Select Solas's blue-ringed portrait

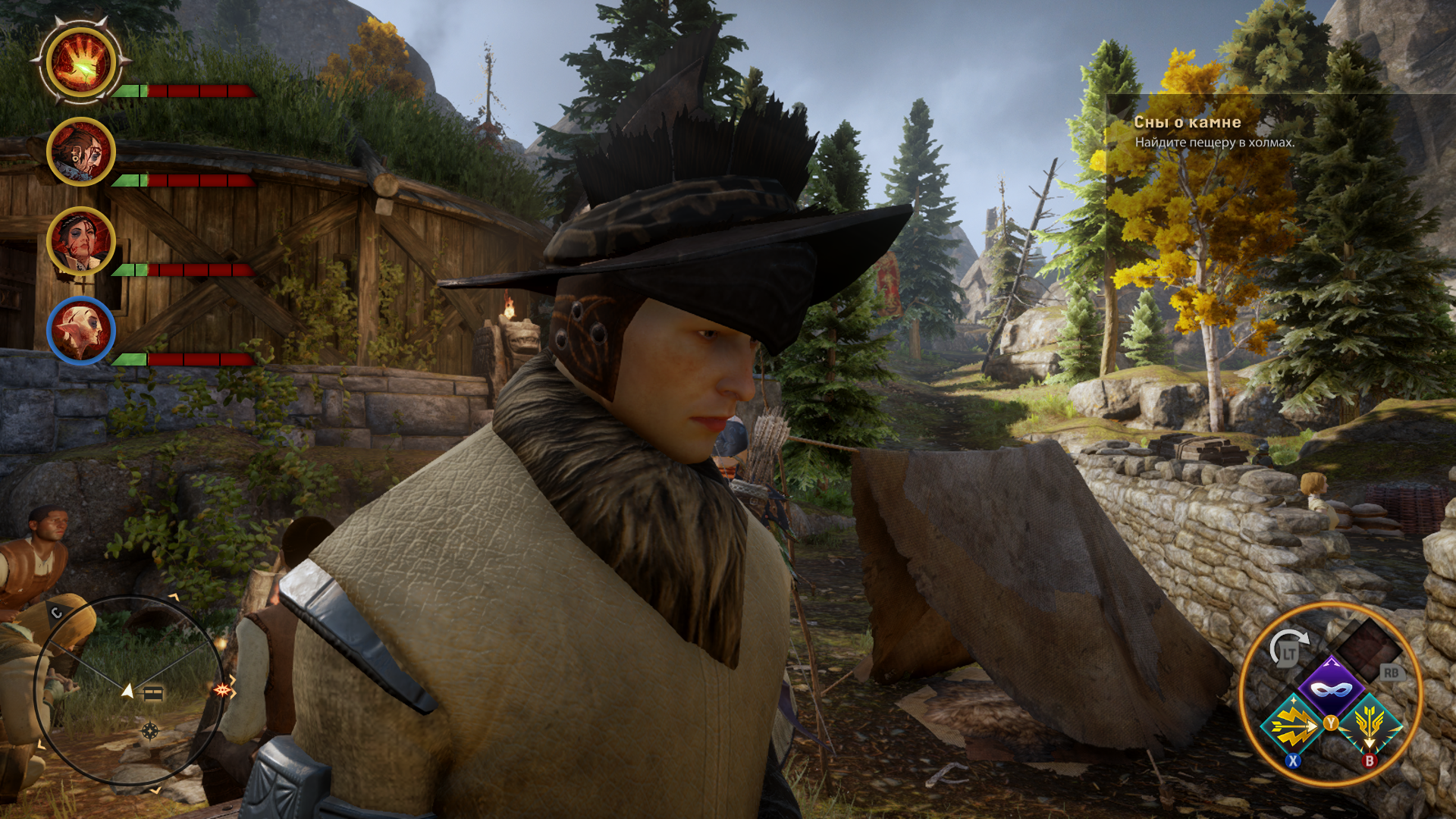point(80,331)
